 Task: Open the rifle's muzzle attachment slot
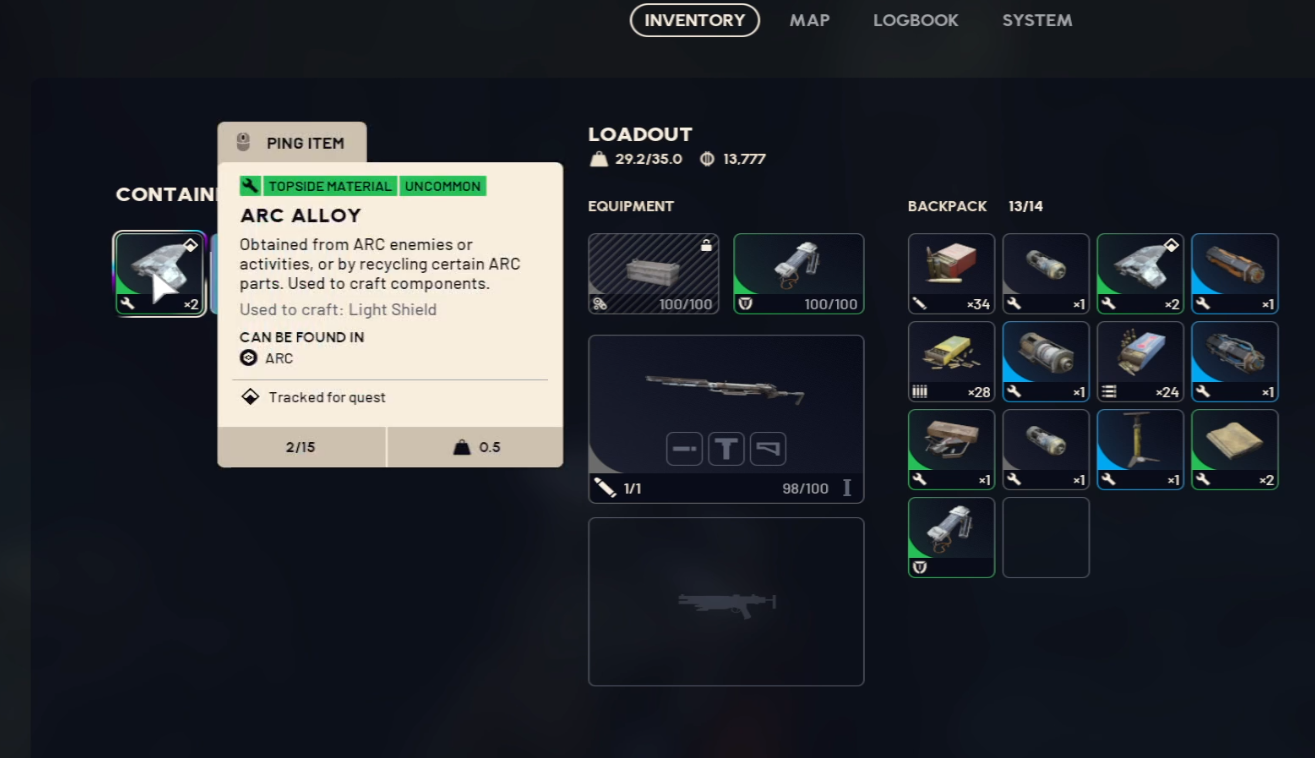pos(685,449)
